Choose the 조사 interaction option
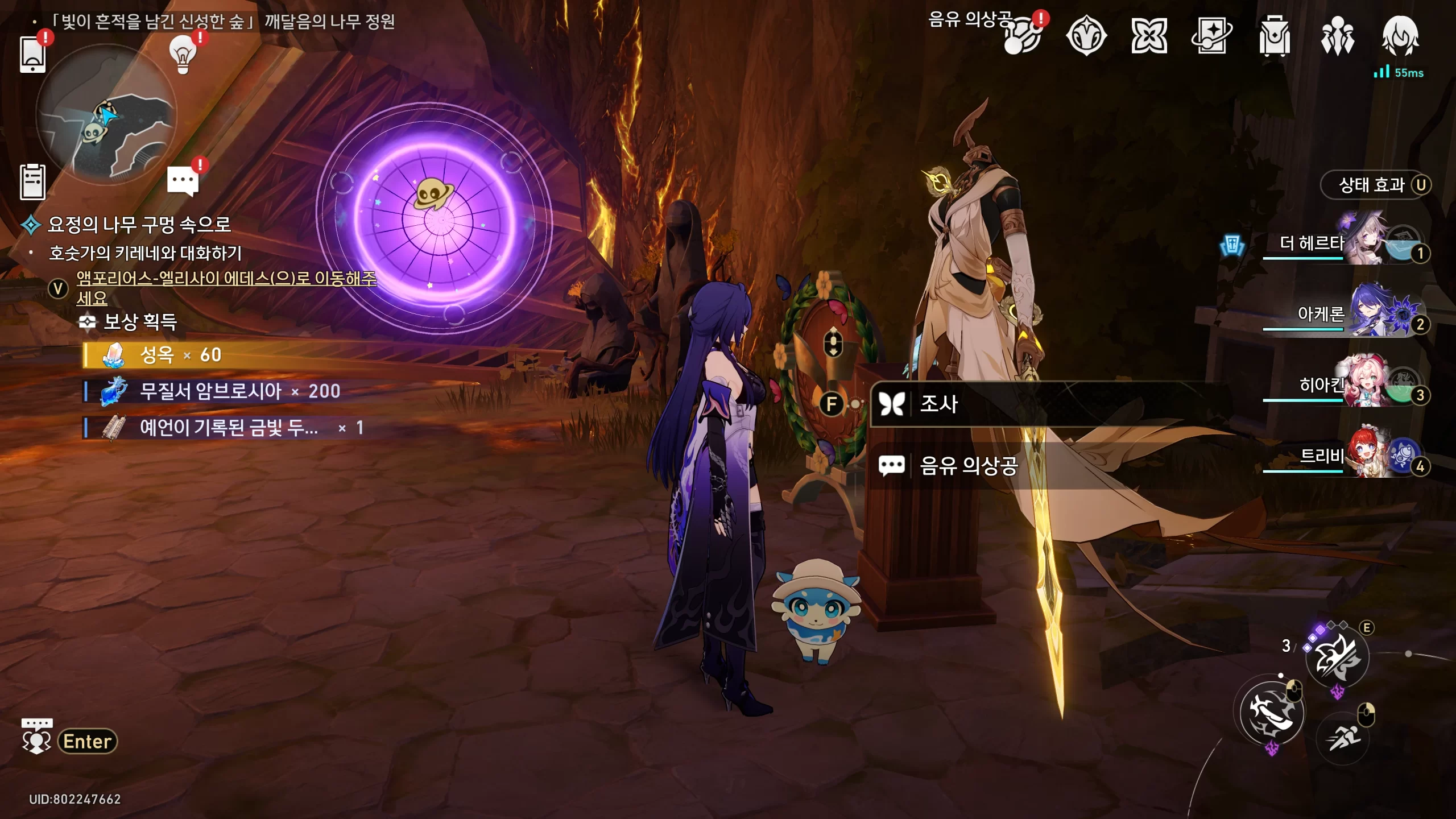This screenshot has width=1456, height=819. 938,404
